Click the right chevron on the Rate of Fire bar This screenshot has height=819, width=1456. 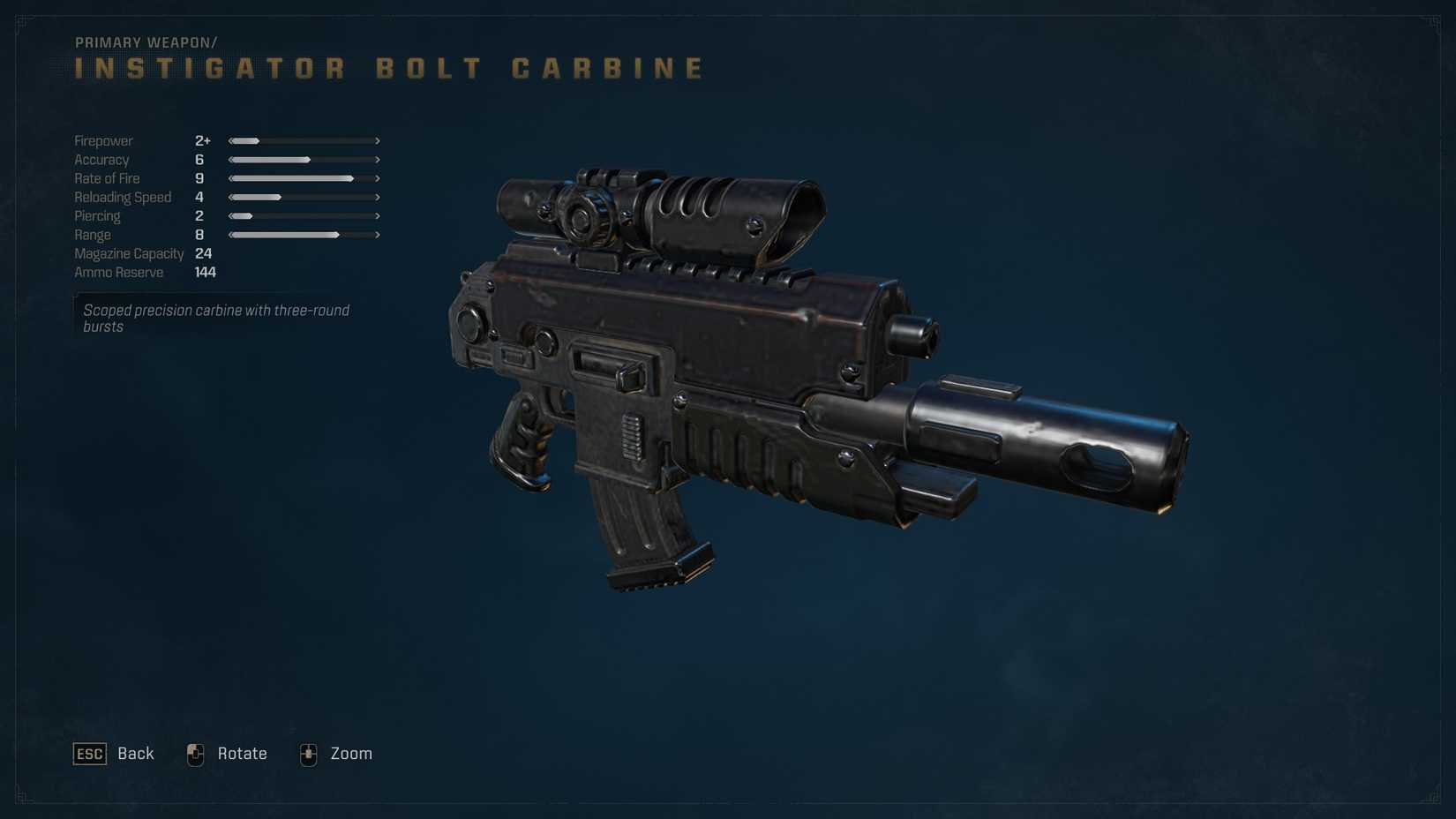[377, 178]
